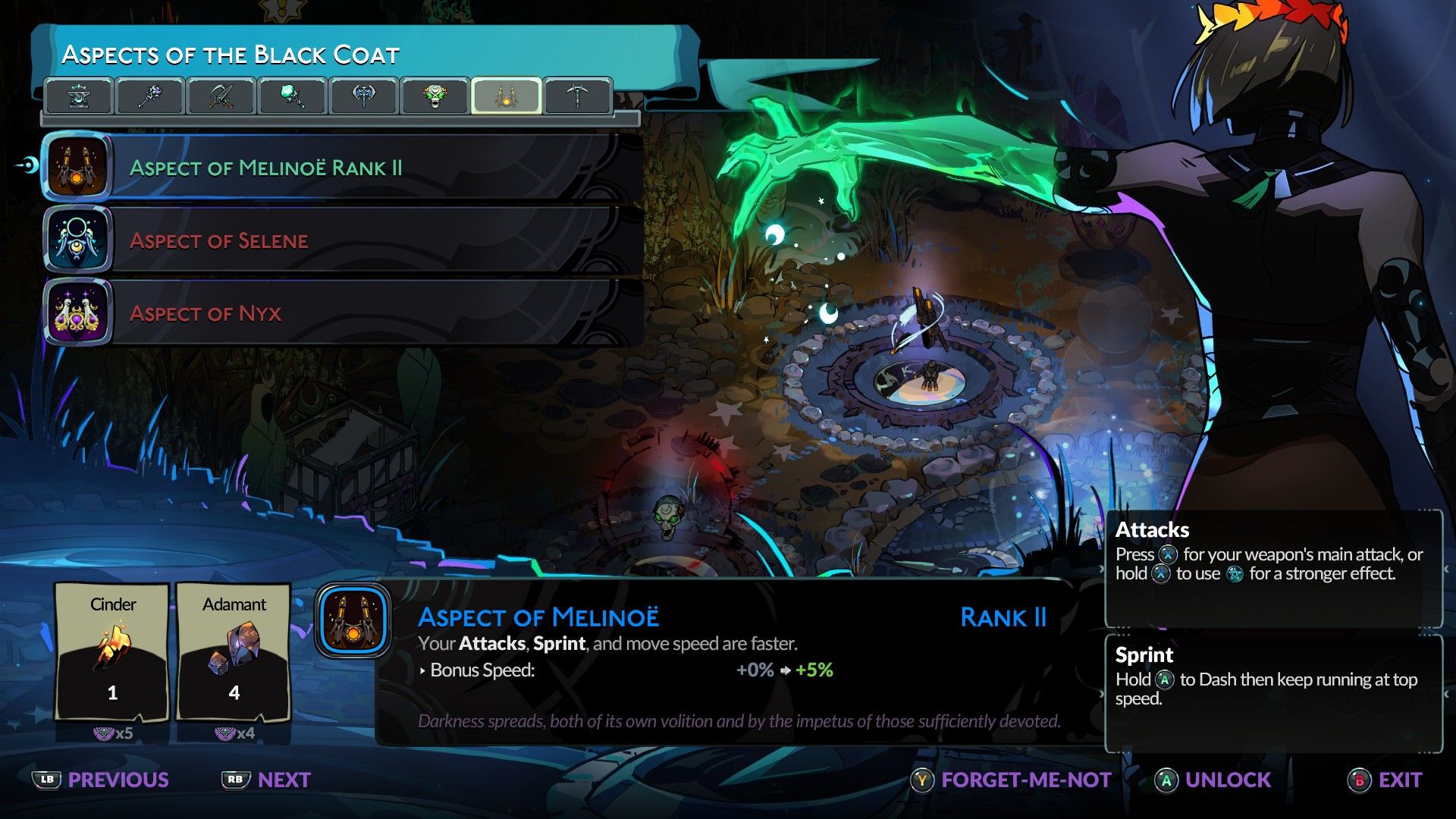
Task: Unlock the selected aspect rank
Action: (x=1213, y=780)
